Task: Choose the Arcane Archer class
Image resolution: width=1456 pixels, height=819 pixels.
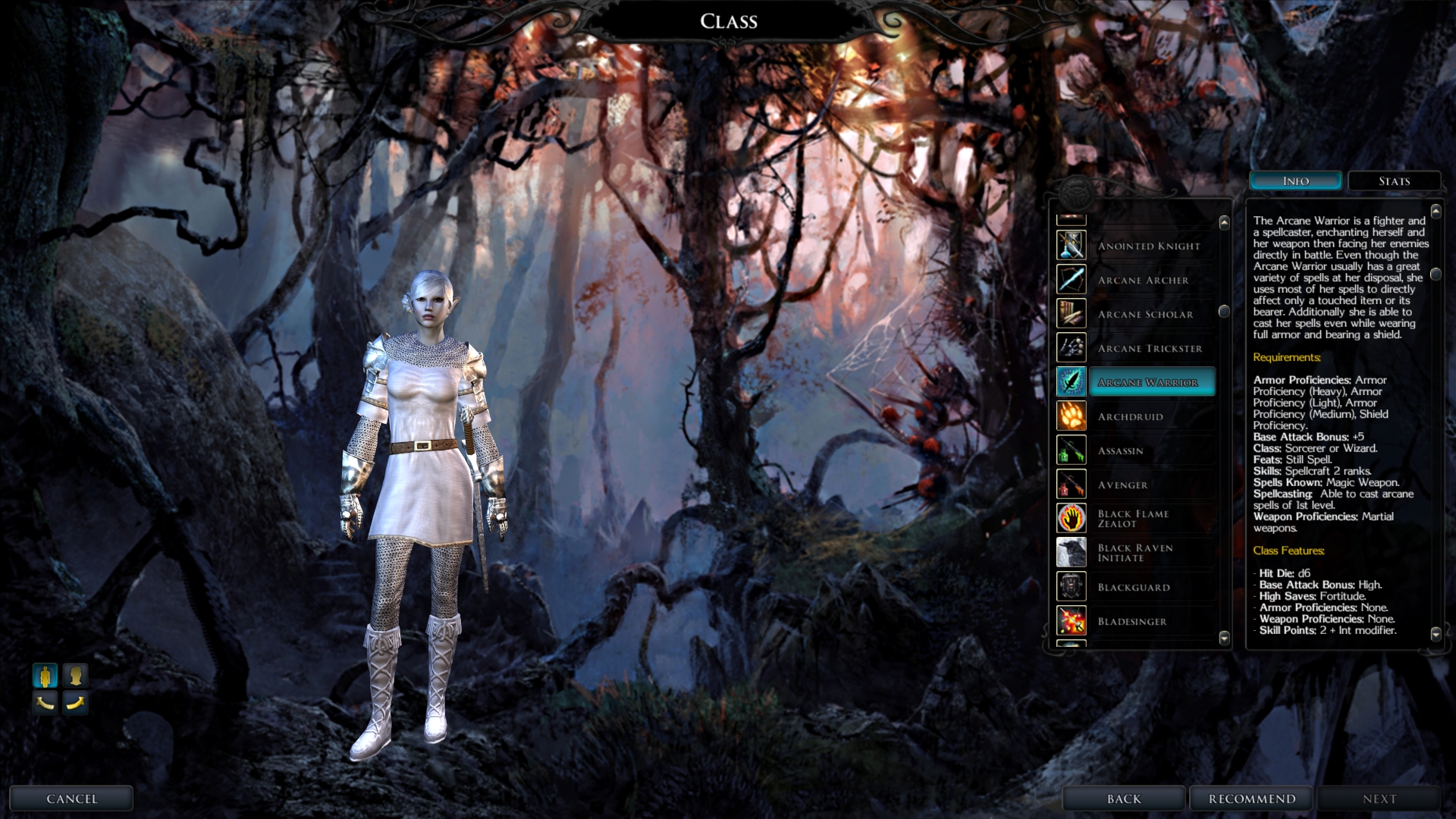Action: coord(1143,280)
